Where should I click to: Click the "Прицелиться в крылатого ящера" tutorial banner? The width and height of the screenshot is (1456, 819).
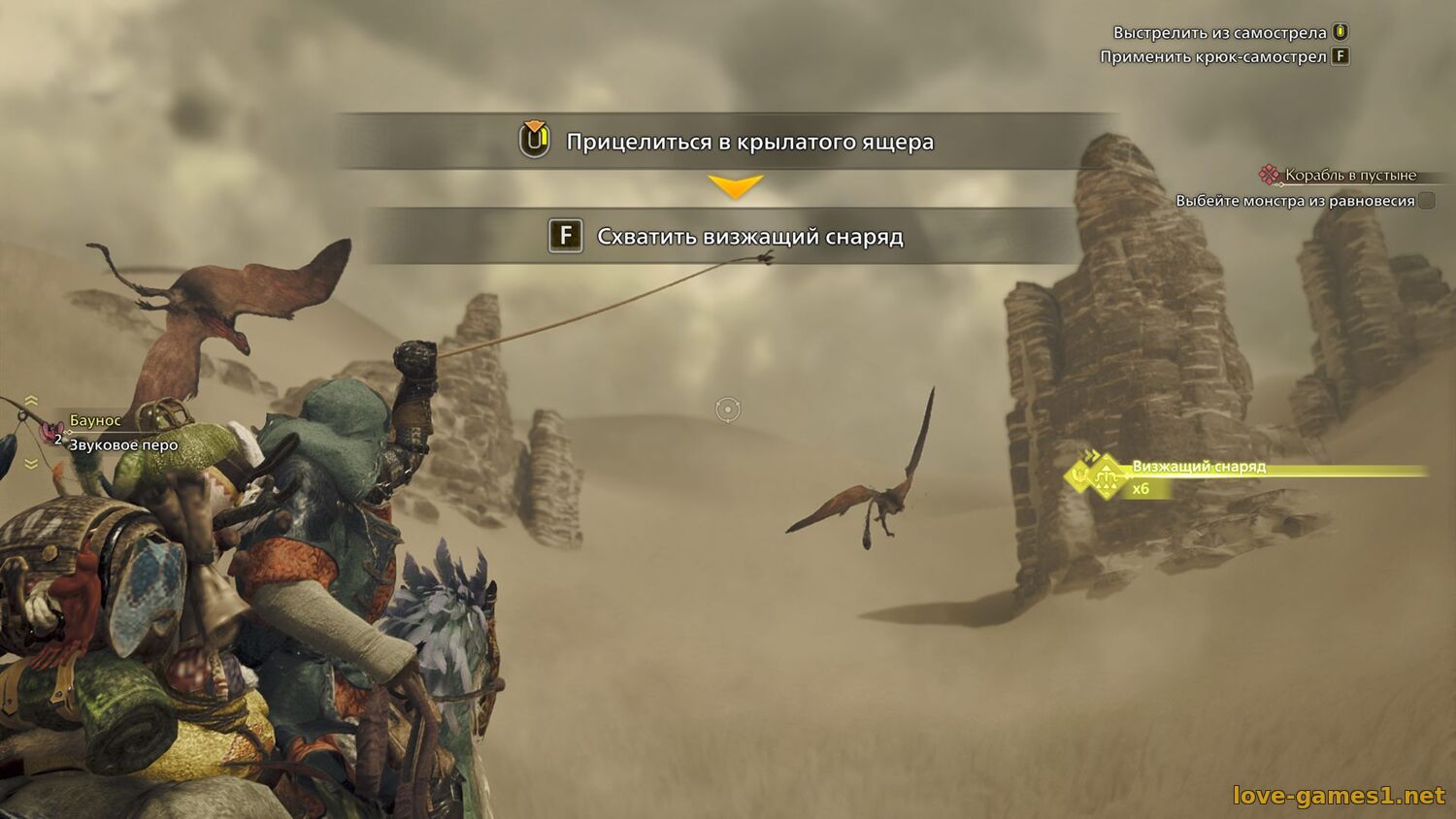[x=728, y=142]
